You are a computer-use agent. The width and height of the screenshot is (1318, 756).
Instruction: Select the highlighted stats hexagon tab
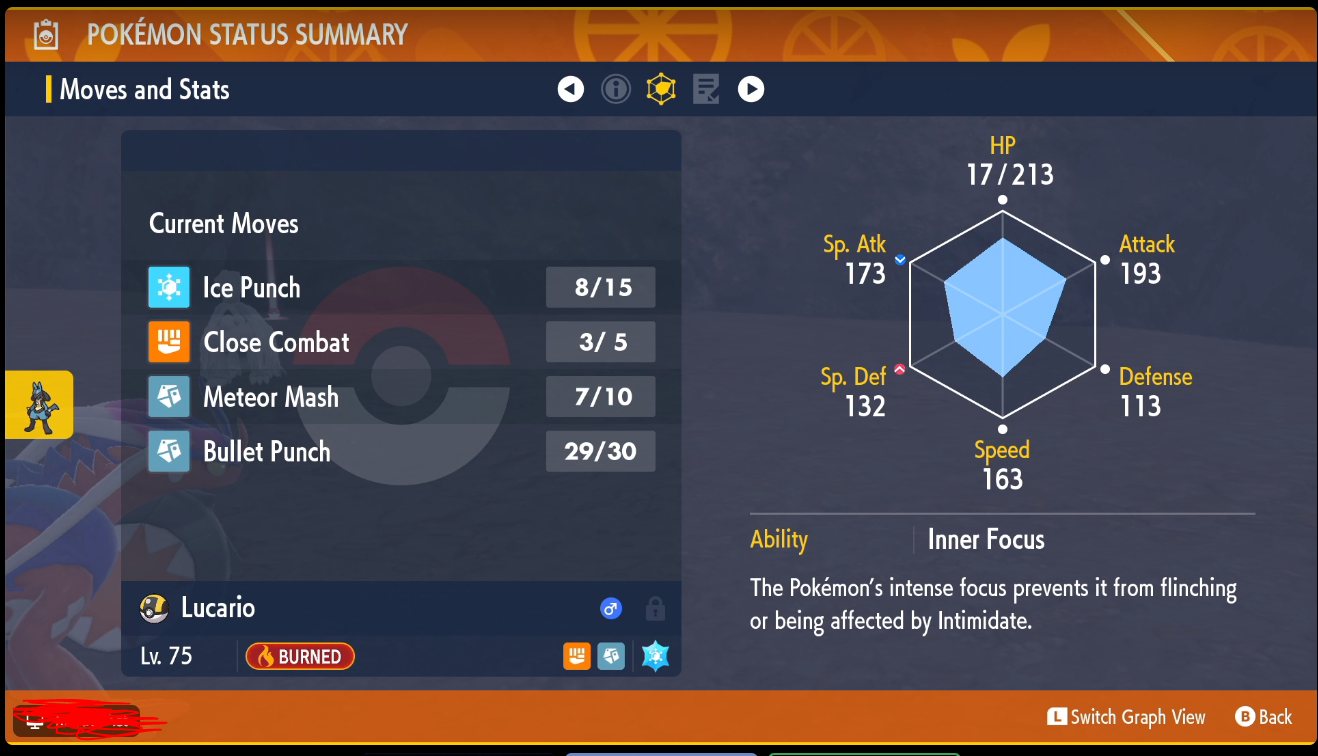point(661,90)
